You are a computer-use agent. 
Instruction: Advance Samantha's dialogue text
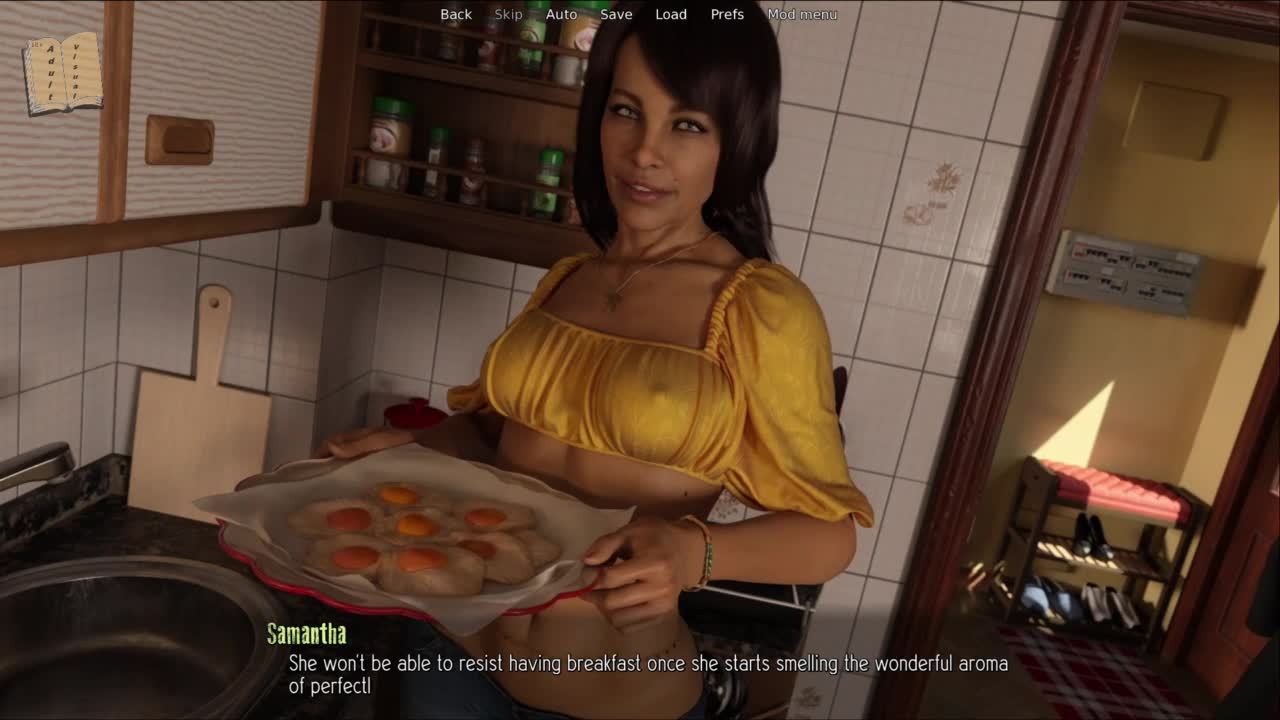(x=648, y=674)
